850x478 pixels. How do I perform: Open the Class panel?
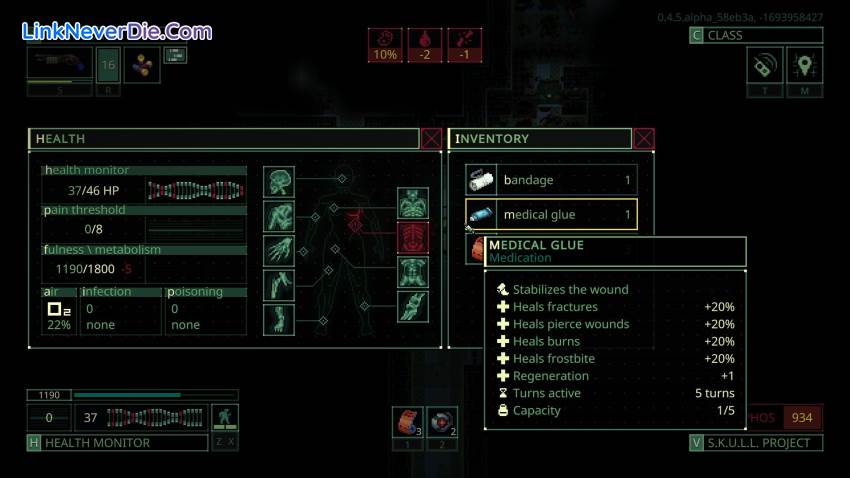click(756, 36)
